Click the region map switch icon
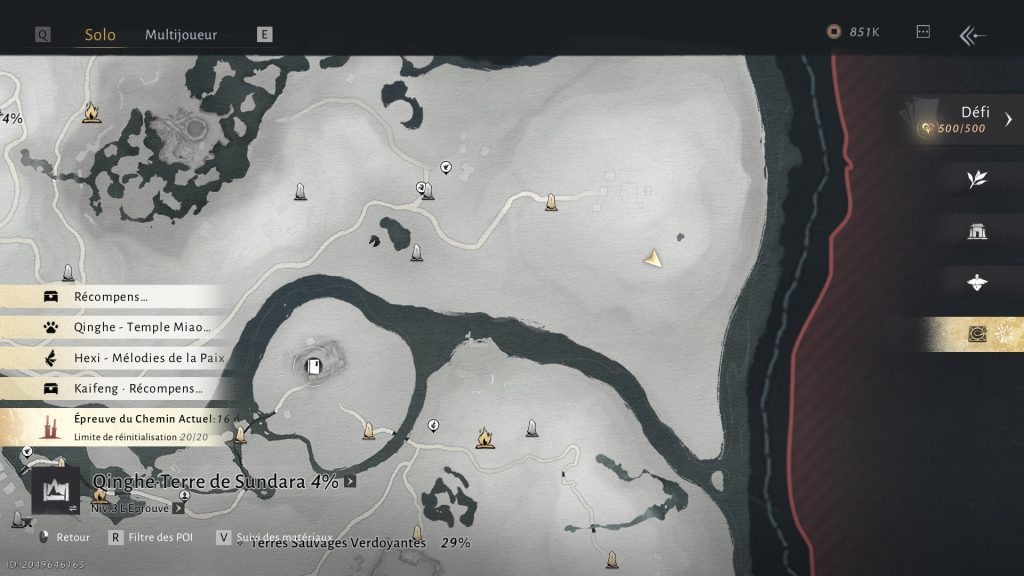 [x=55, y=490]
